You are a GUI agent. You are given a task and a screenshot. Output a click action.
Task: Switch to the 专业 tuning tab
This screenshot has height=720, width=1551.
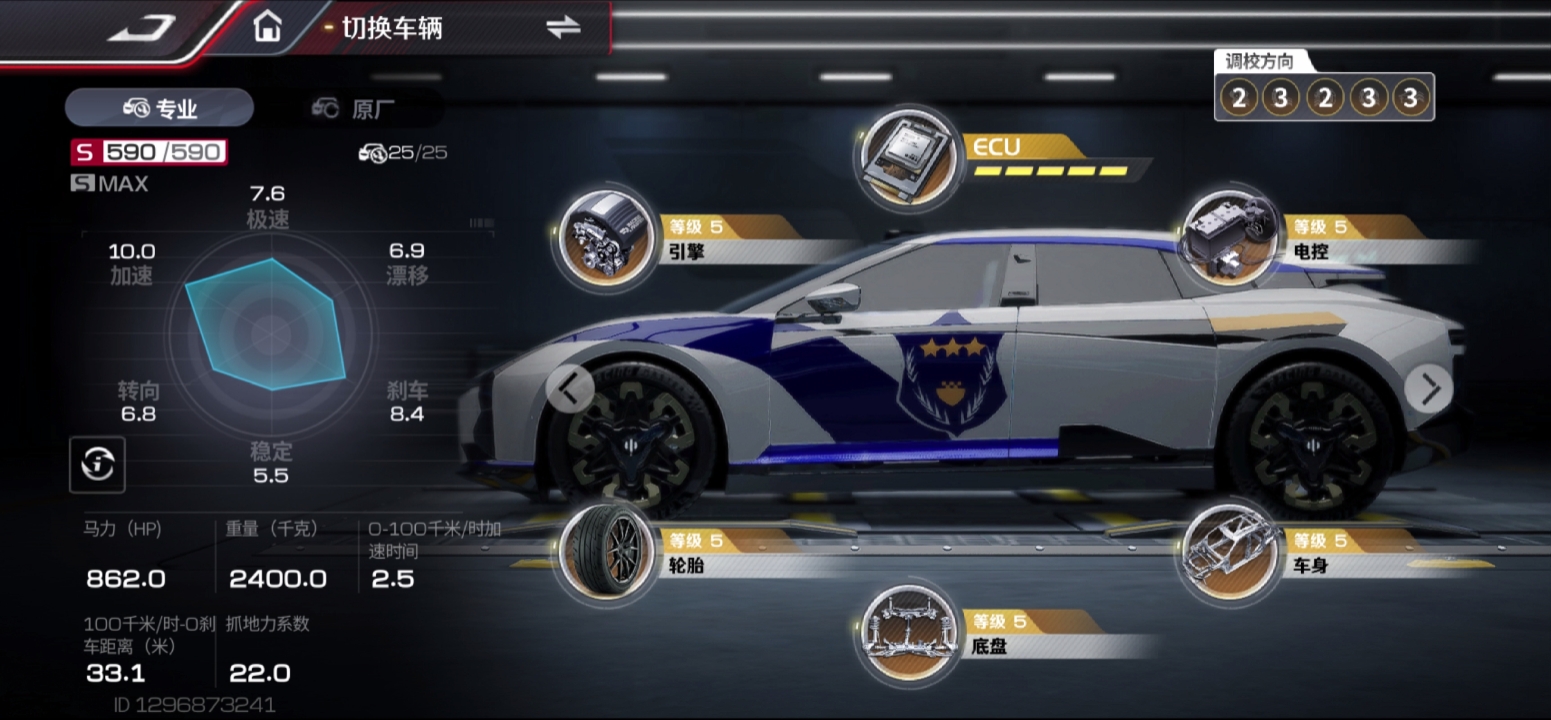pos(160,108)
